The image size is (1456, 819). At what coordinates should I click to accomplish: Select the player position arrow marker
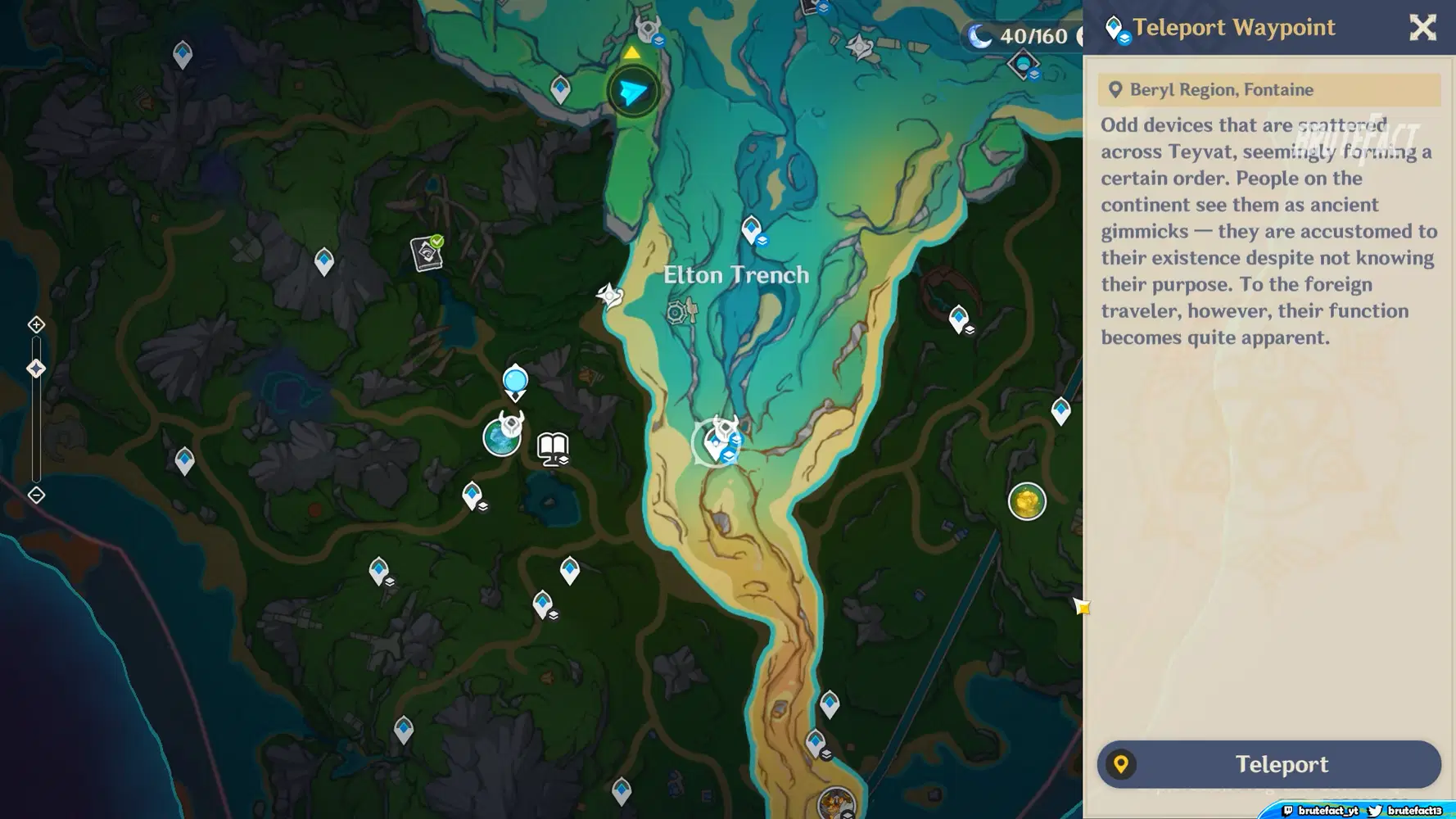pos(631,91)
